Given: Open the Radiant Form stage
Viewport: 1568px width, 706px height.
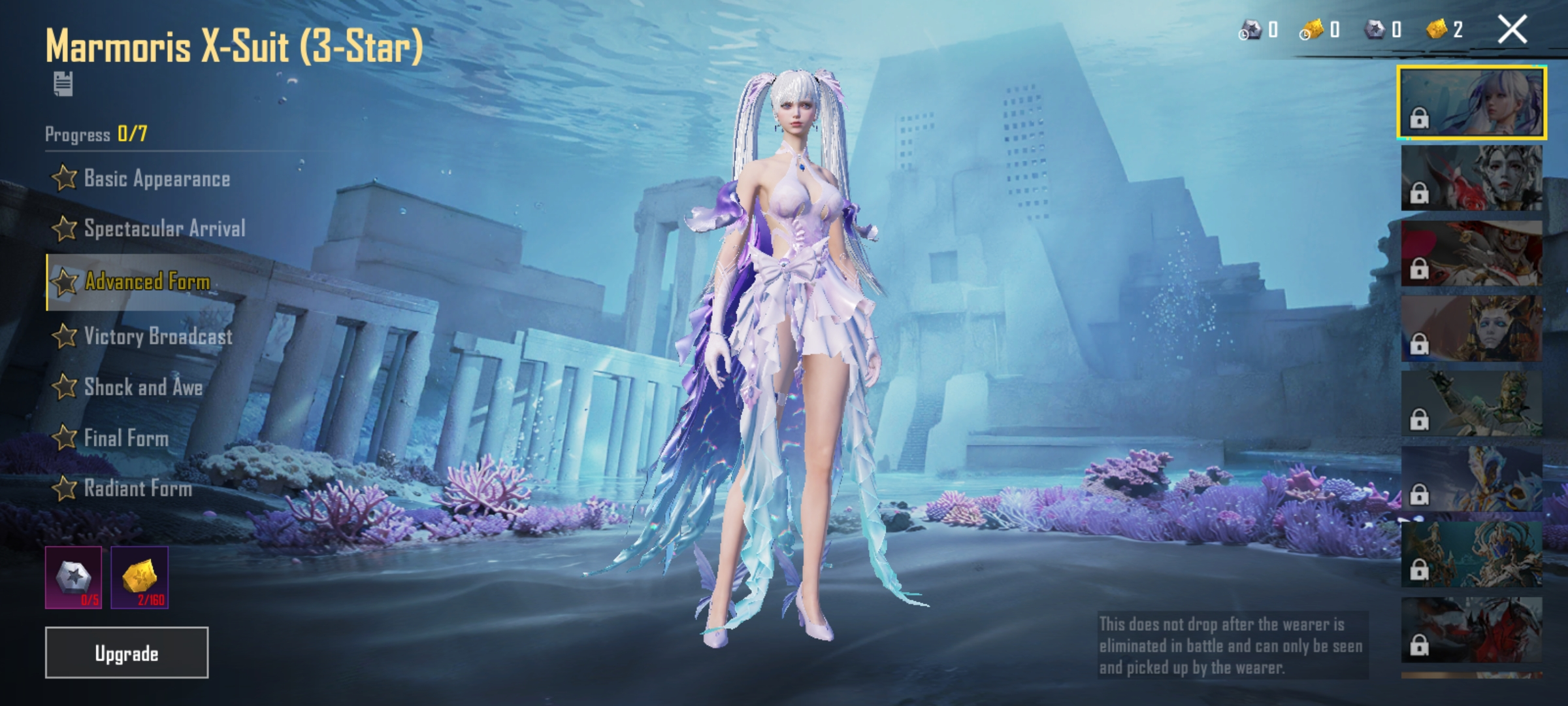Looking at the screenshot, I should tap(137, 488).
